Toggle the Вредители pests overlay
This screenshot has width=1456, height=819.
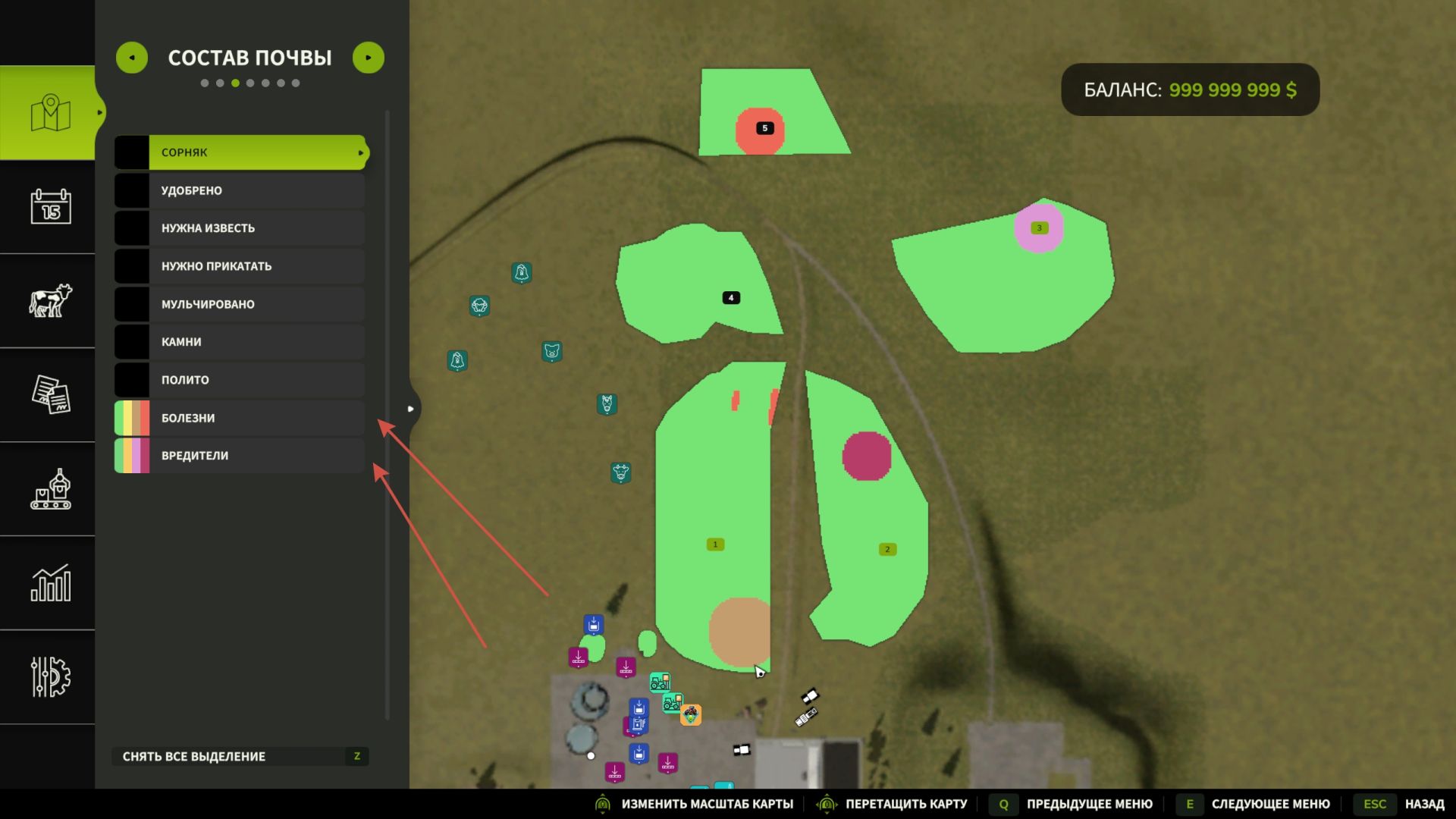(x=241, y=456)
